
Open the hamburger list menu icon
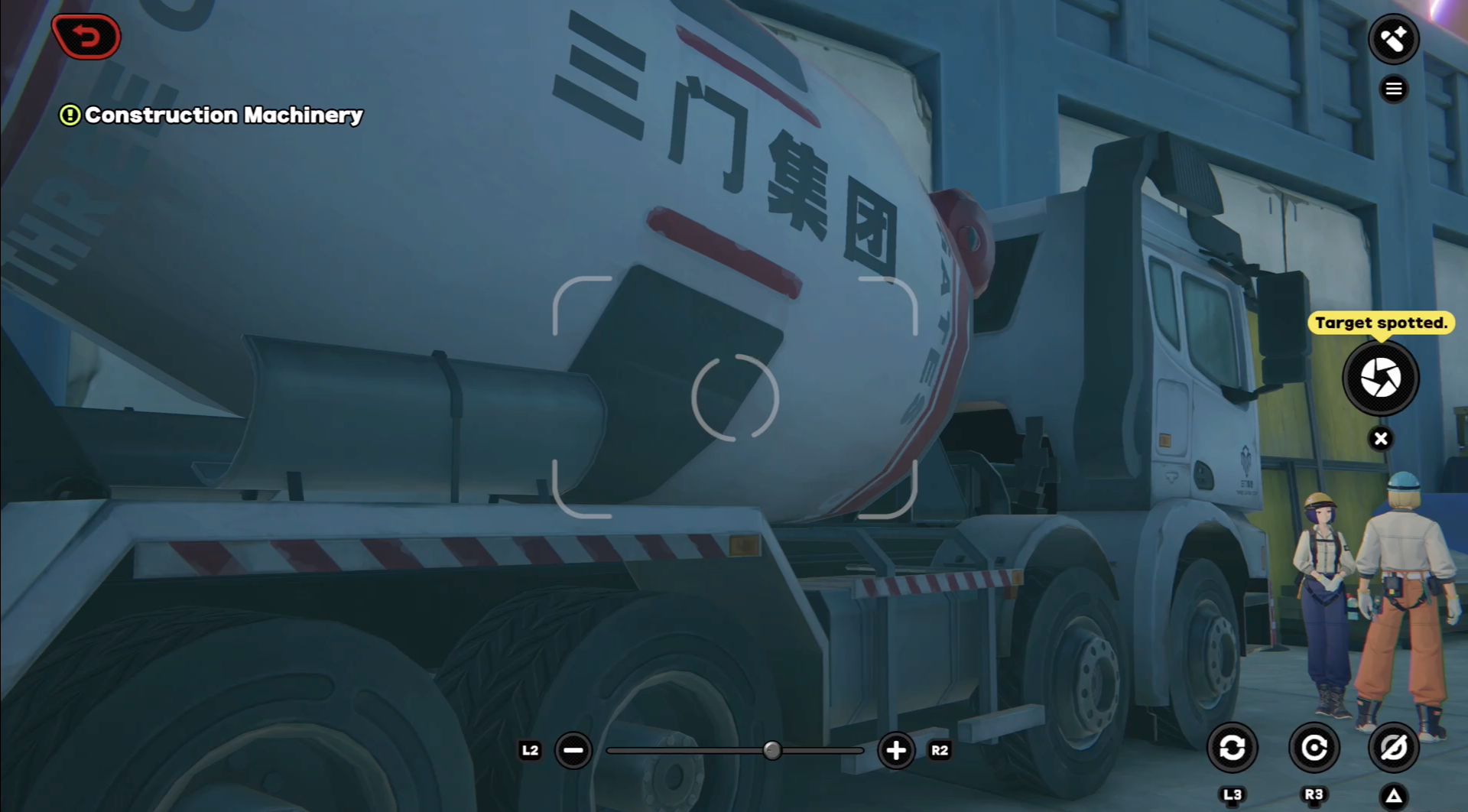click(x=1393, y=89)
